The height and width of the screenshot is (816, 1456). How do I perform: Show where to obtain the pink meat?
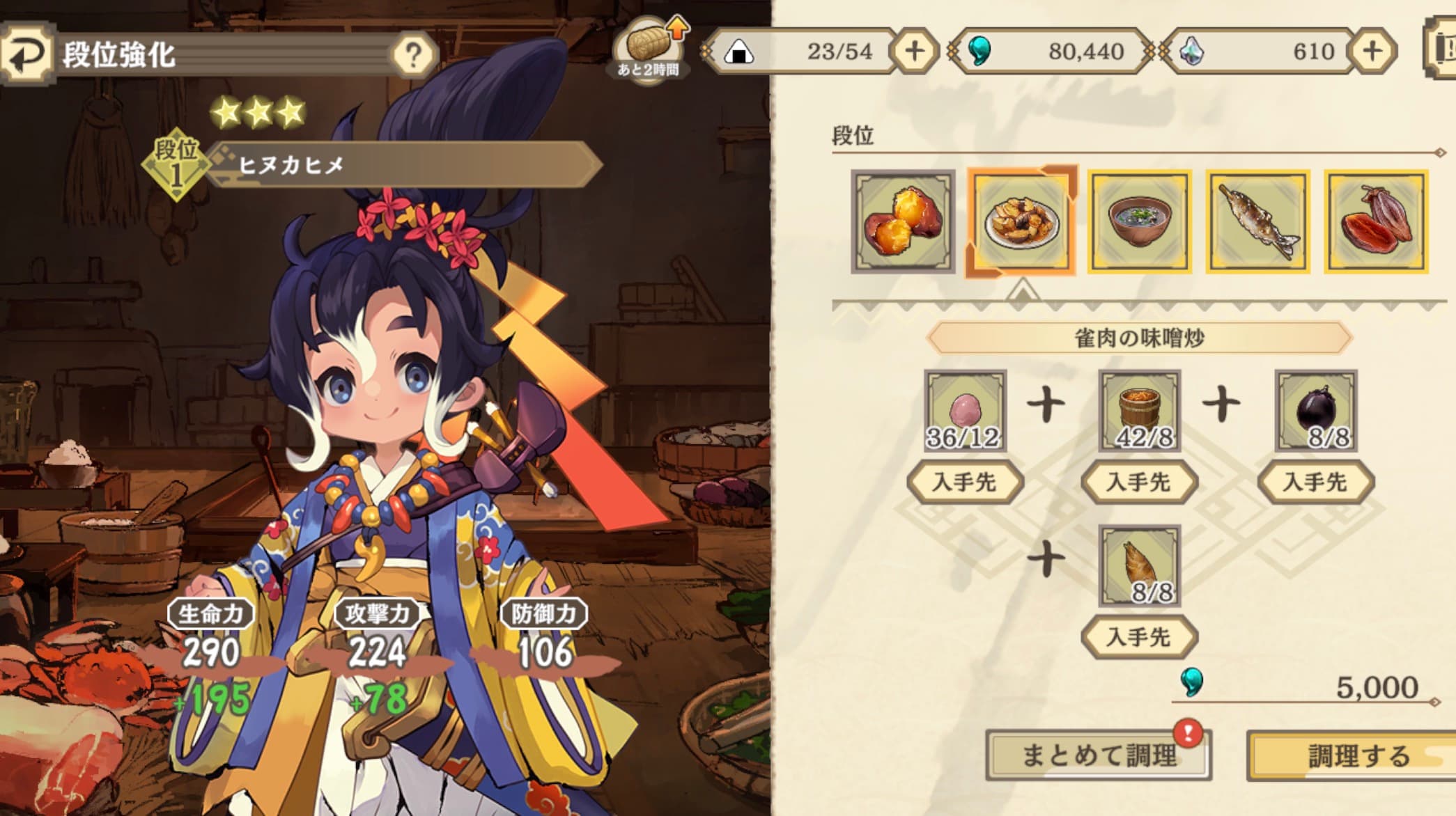tap(965, 482)
